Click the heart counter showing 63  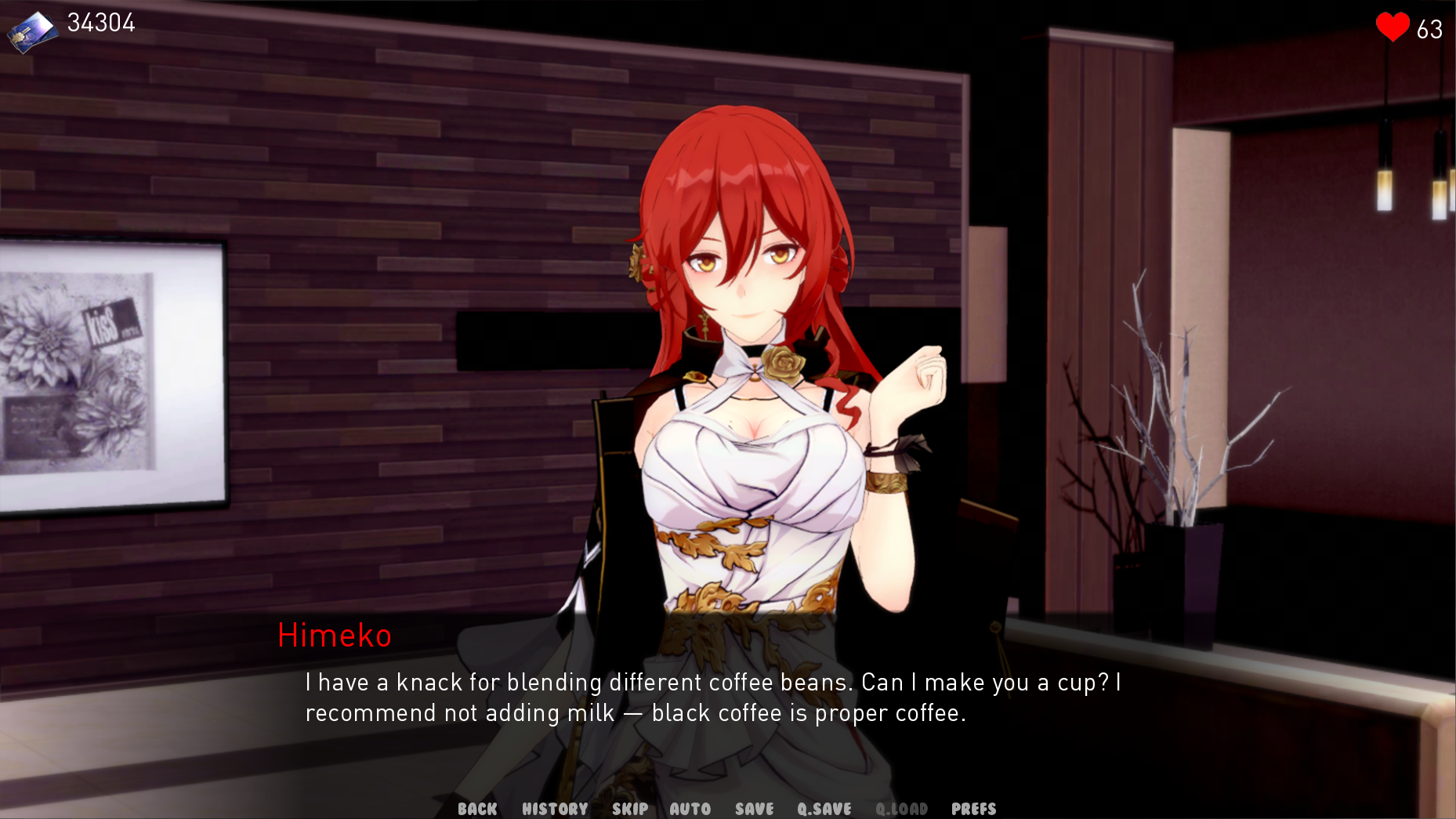click(1429, 30)
